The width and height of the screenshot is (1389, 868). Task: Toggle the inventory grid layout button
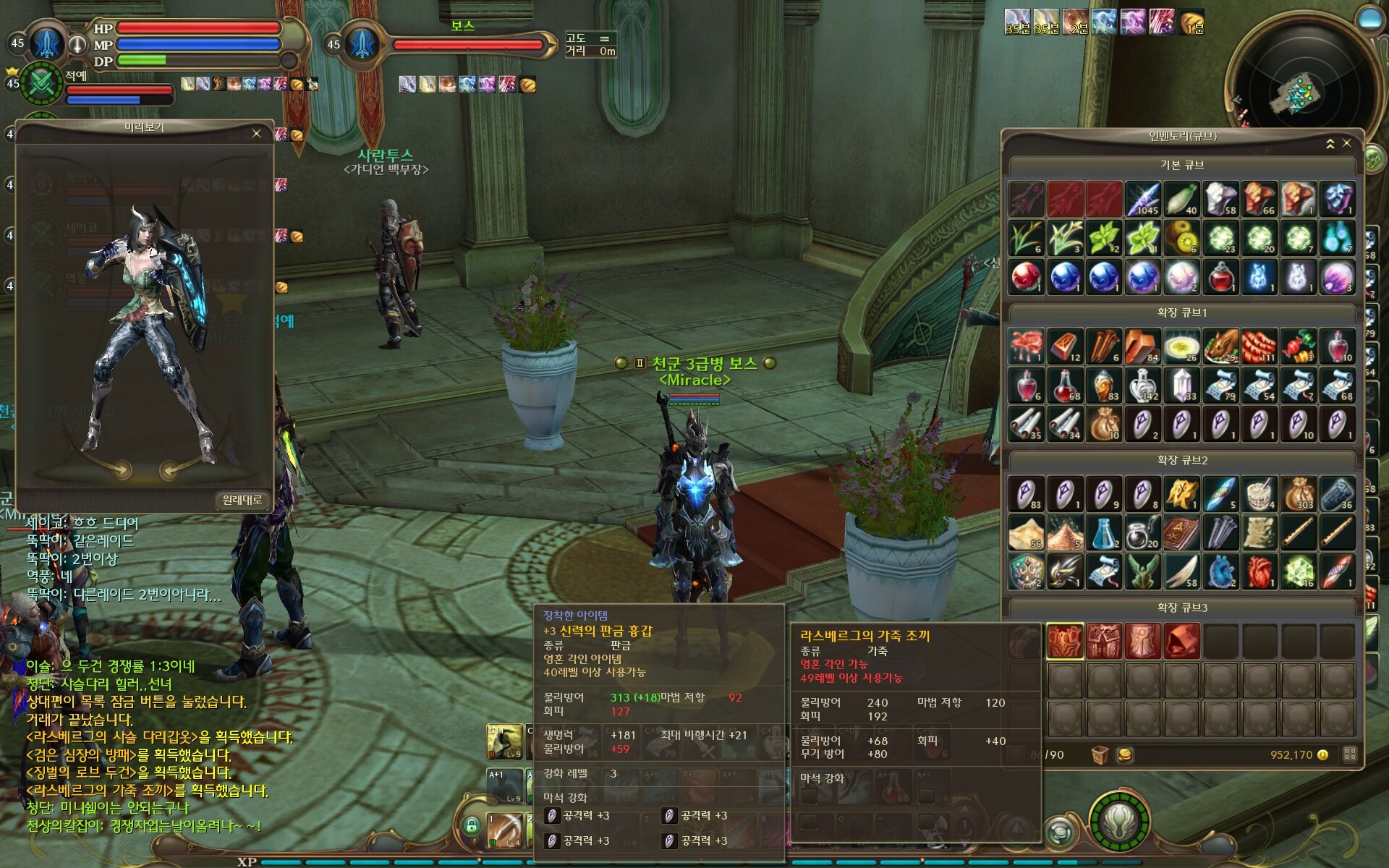pos(1350,754)
